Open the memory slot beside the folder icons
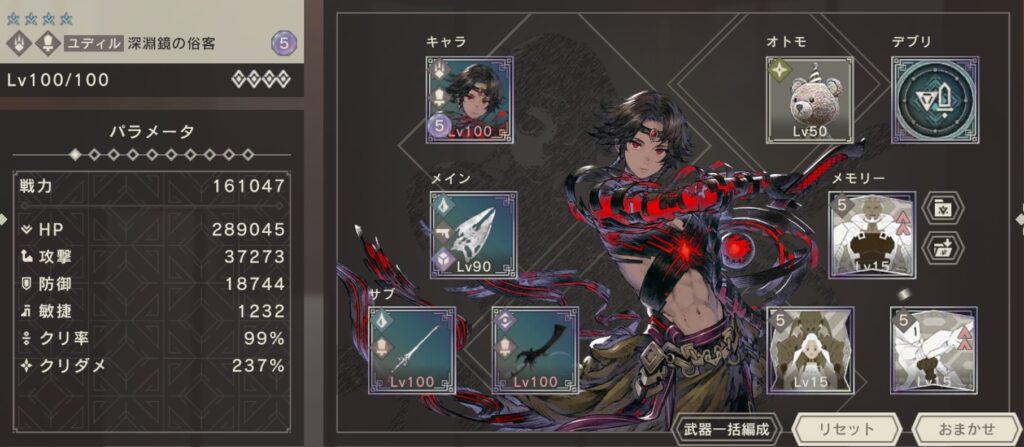Image resolution: width=1024 pixels, height=447 pixels. (x=872, y=235)
